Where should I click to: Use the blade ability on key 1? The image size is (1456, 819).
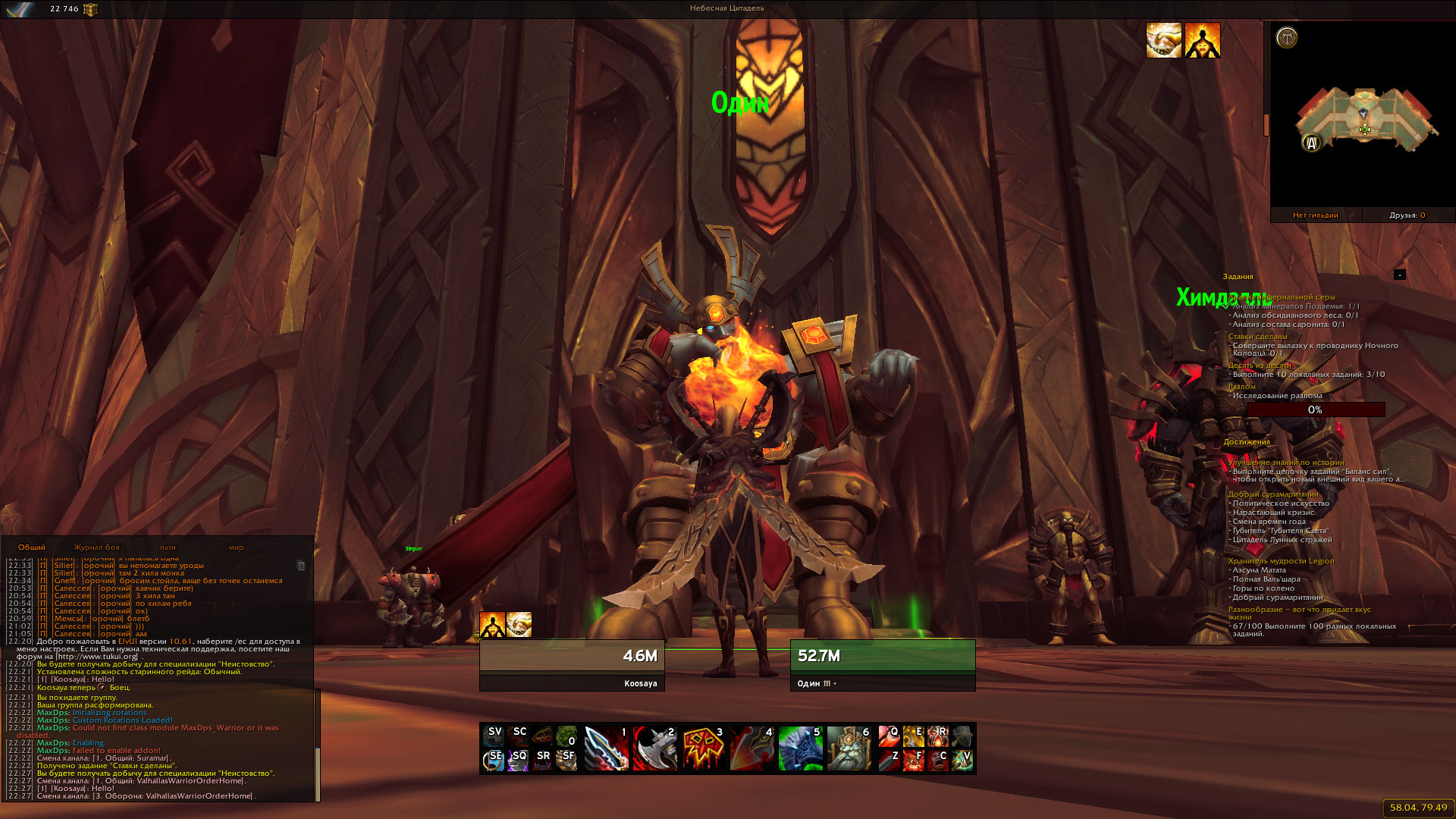pos(606,748)
